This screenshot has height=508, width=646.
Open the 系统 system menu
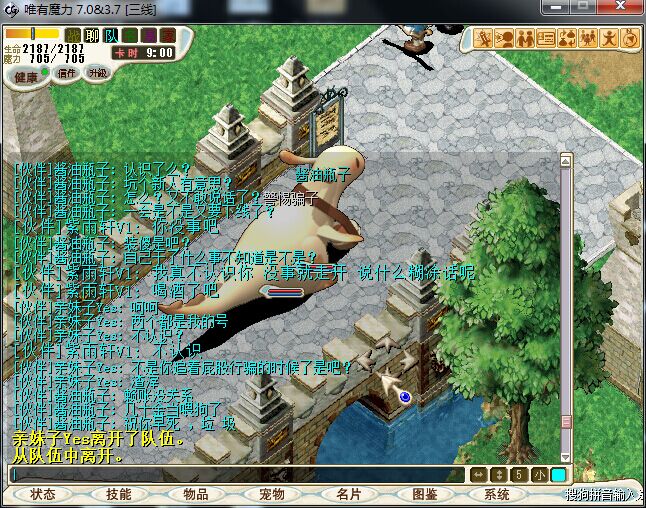tap(497, 494)
